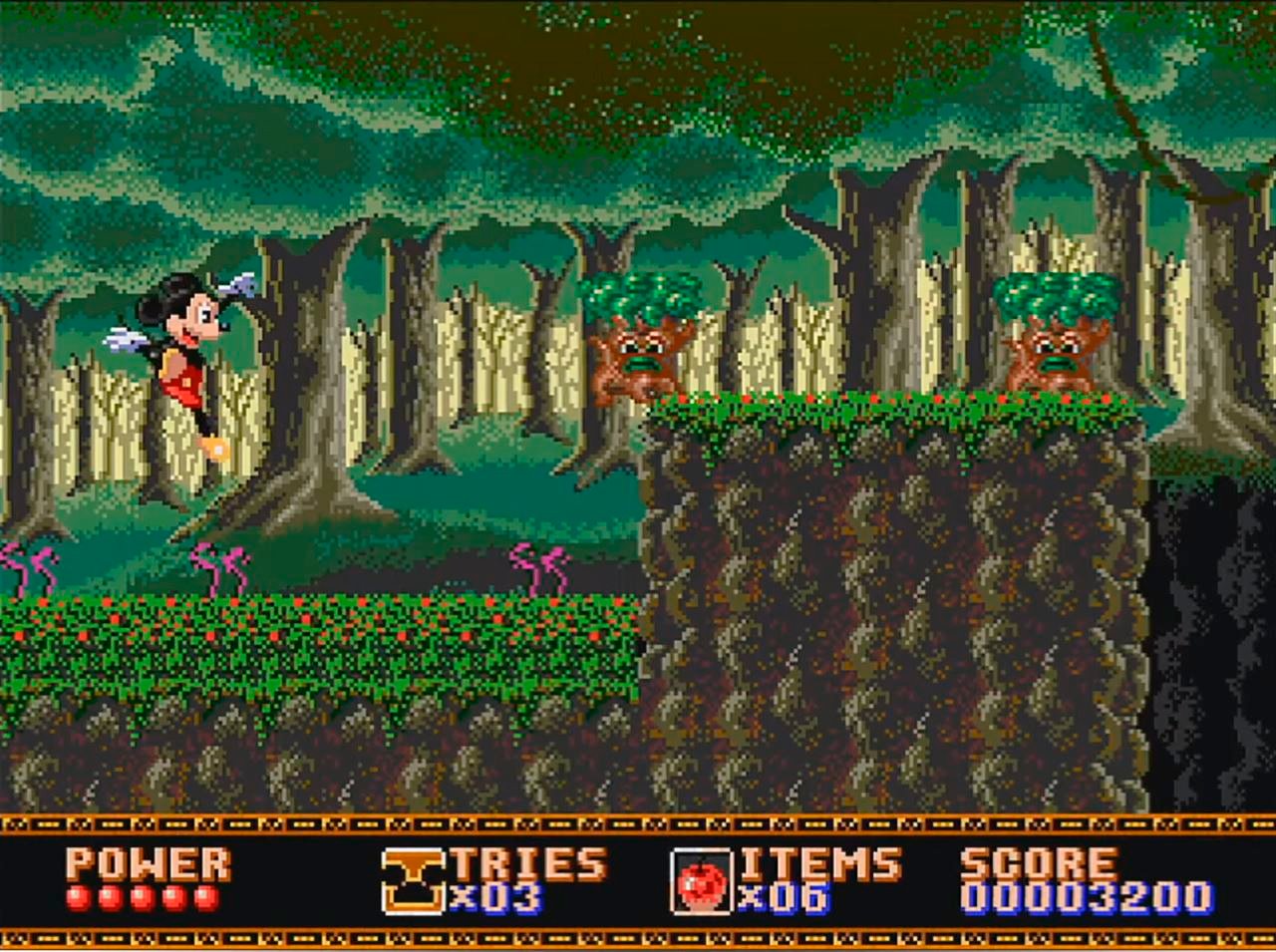Click the apple icon beside ITEMS counter
Screen dimensions: 1276x952
(704, 879)
